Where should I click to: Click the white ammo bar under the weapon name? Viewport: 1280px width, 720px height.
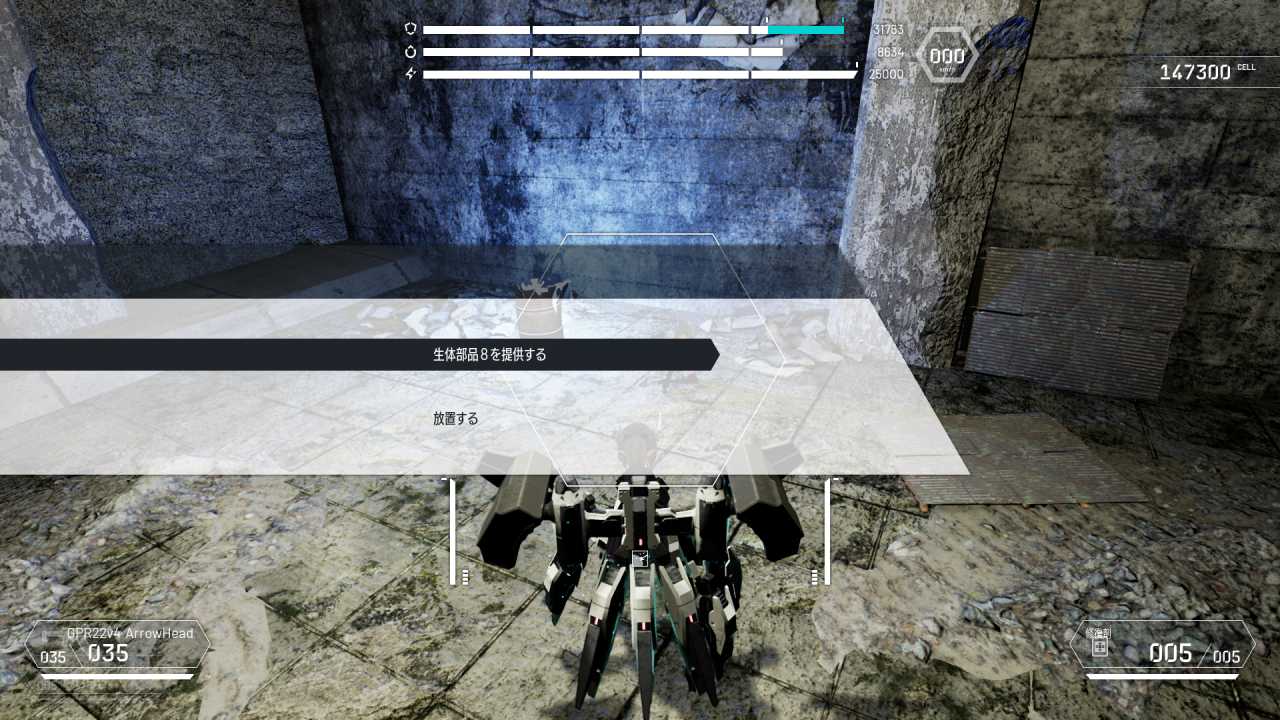click(115, 676)
